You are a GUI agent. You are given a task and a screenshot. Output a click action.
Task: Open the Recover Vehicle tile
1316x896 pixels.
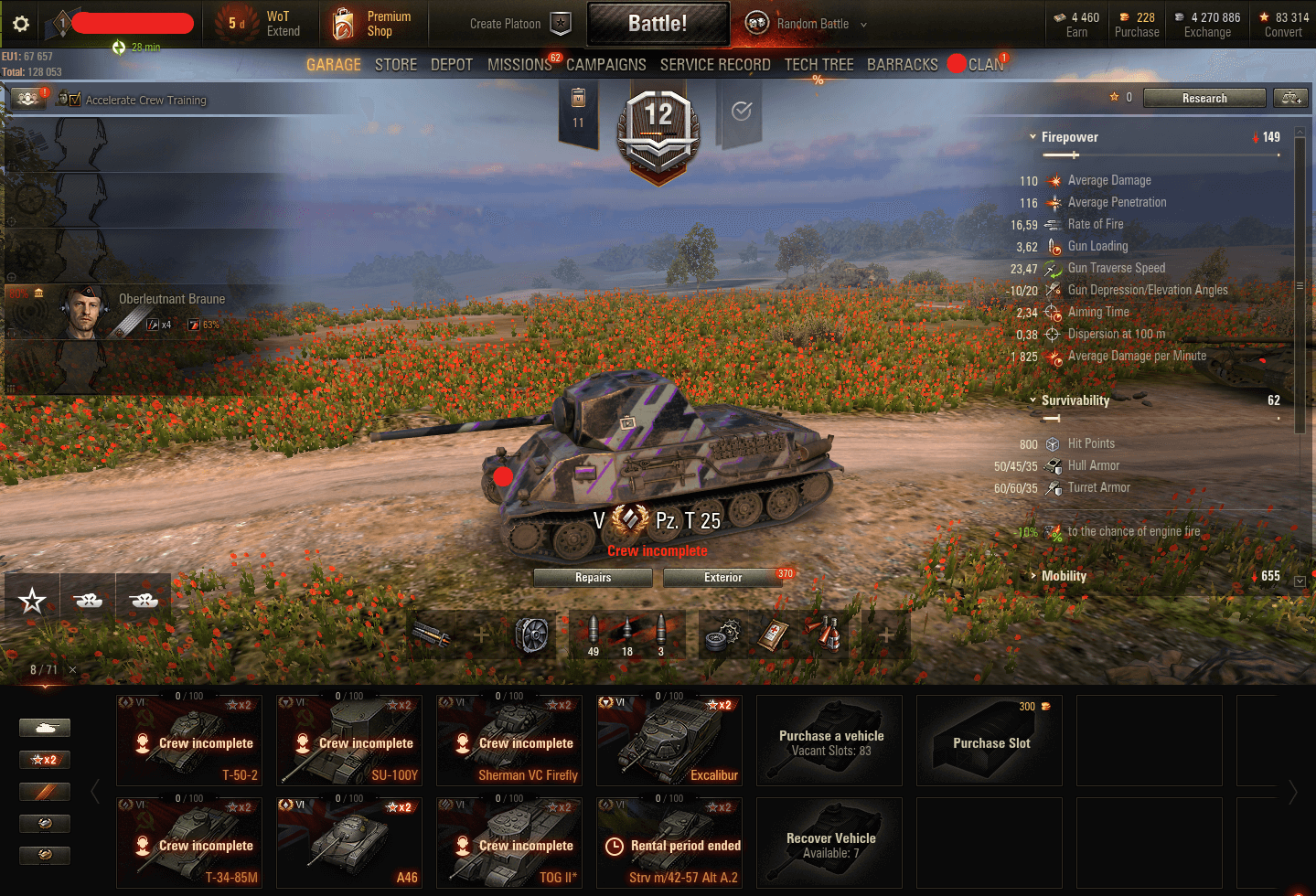tap(829, 843)
